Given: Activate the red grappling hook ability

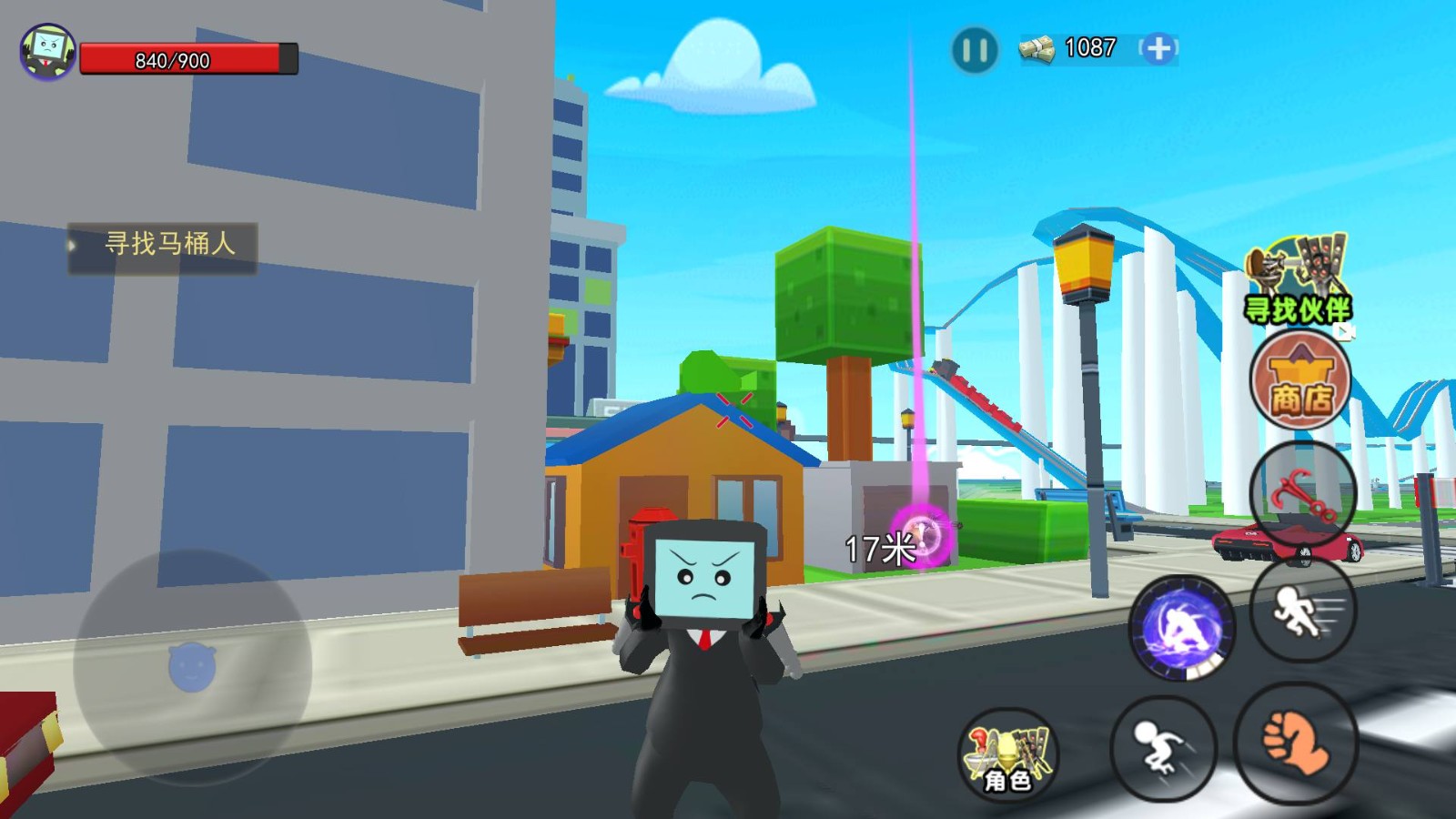Looking at the screenshot, I should point(1302,495).
